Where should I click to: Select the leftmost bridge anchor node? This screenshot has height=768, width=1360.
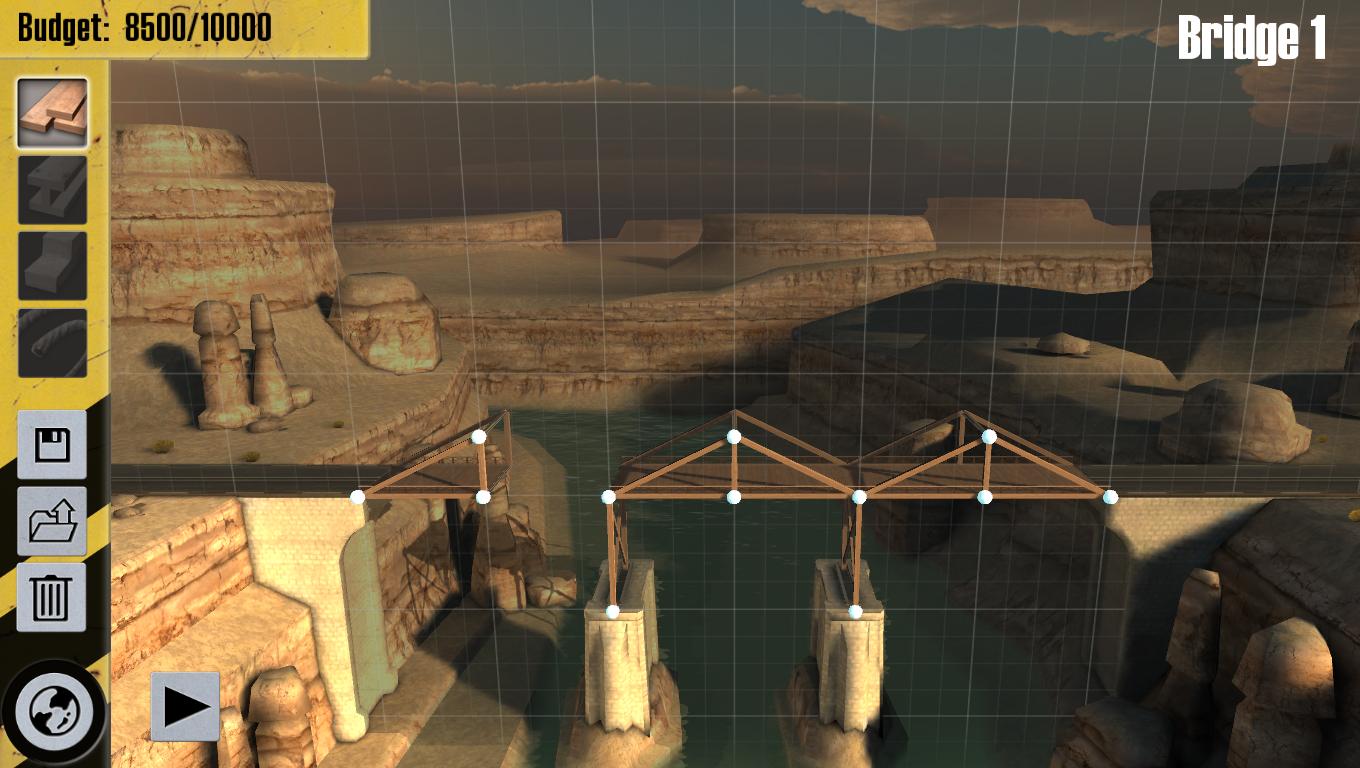357,496
